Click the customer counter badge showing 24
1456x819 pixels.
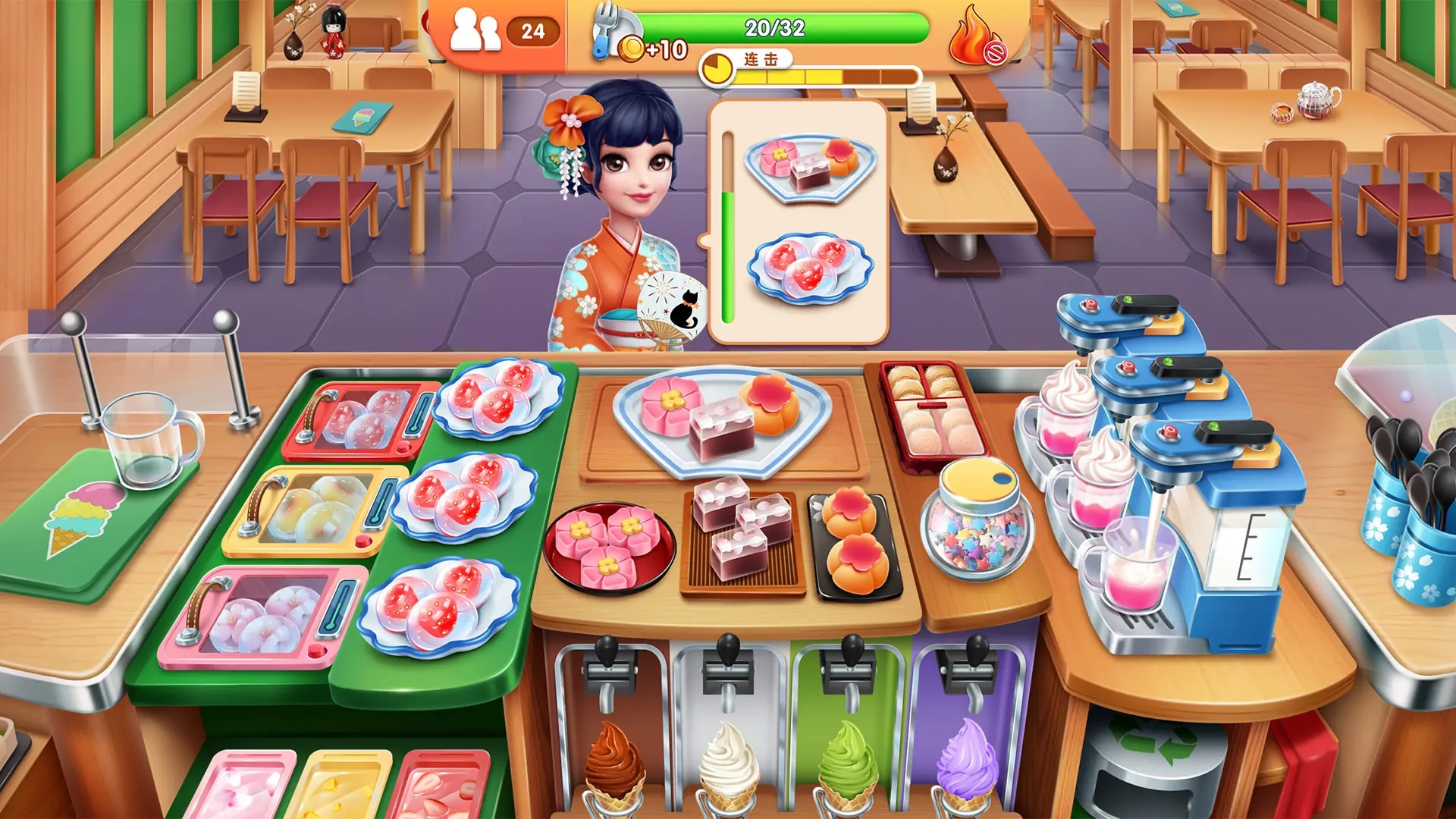[x=533, y=33]
